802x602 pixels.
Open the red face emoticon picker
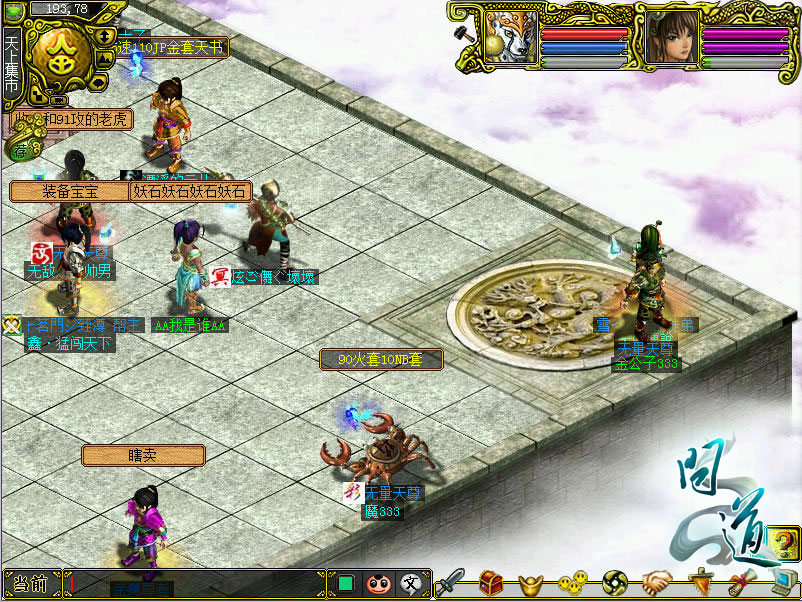pos(378,583)
